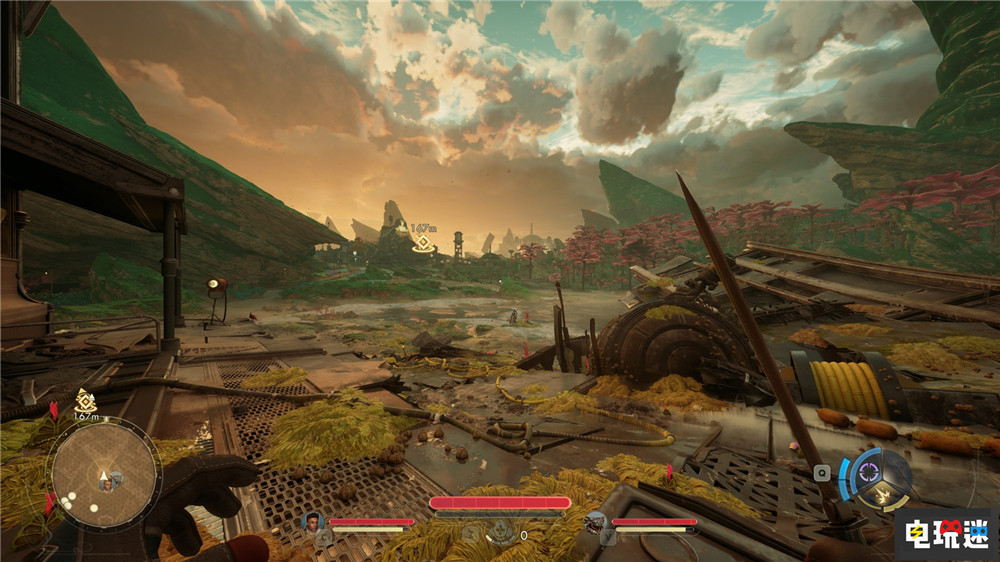This screenshot has width=1000, height=562.
Task: Select the creature companion portrait
Action: click(x=596, y=521)
